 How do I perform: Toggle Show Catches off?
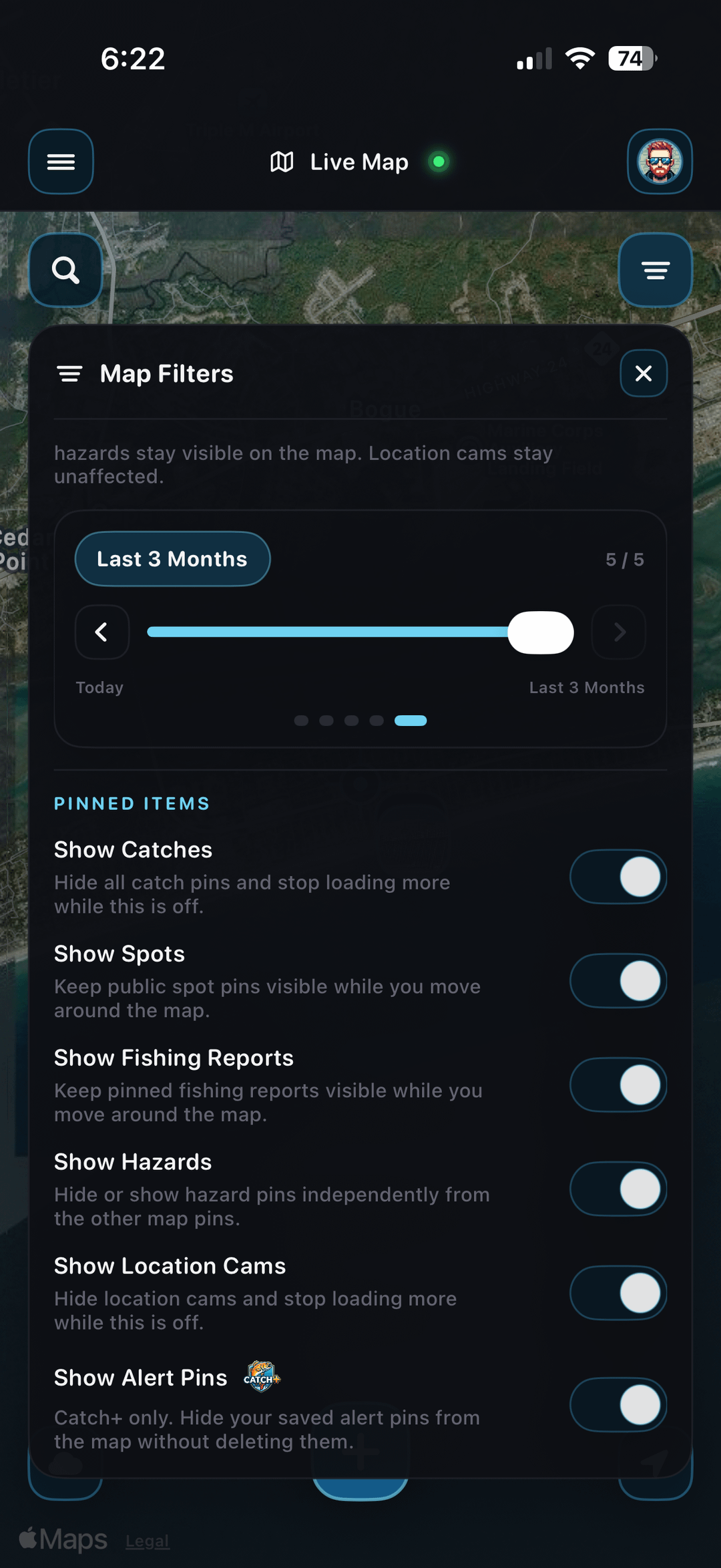pyautogui.click(x=618, y=877)
